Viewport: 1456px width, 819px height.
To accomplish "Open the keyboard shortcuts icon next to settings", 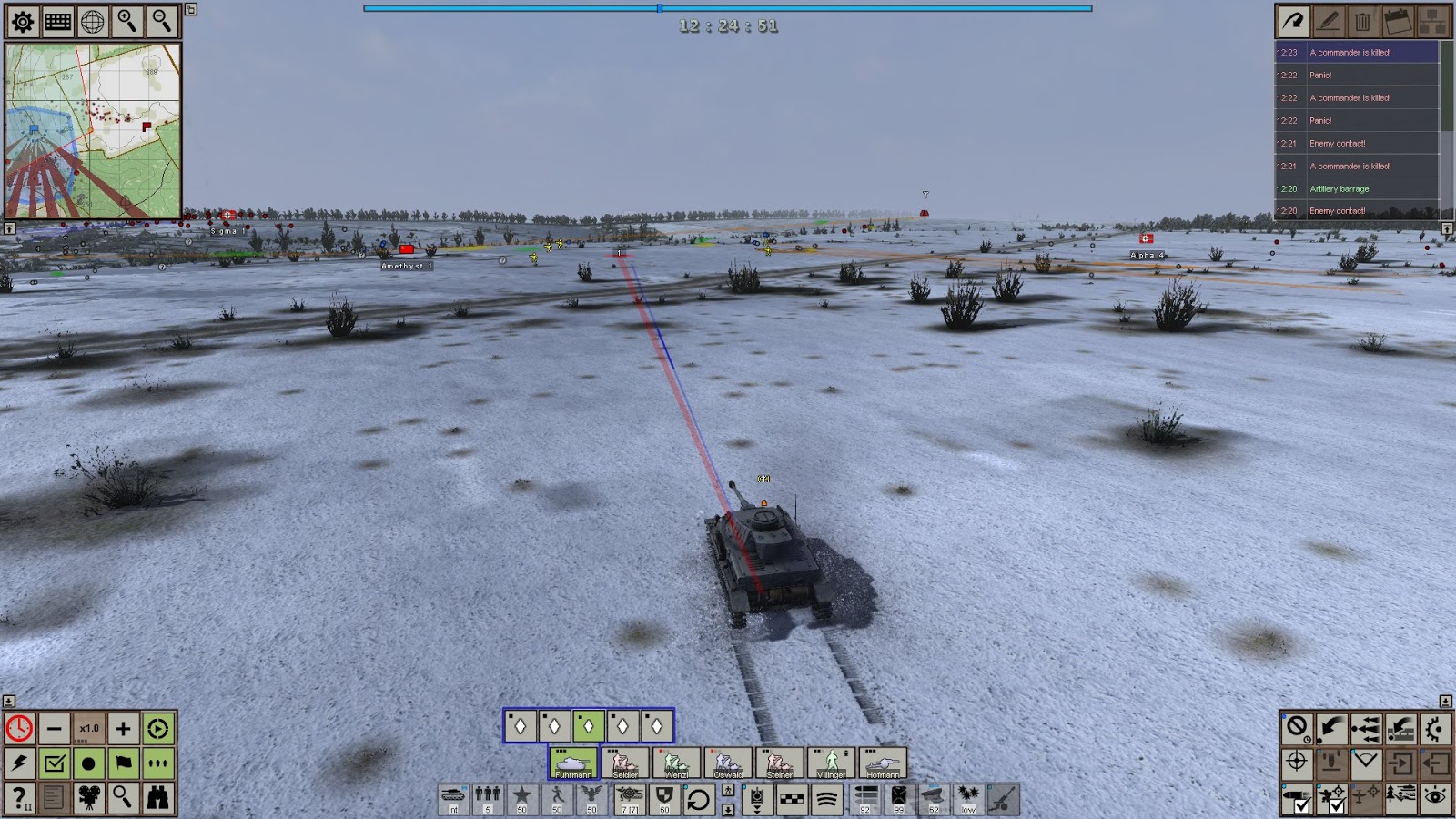I will coord(59,22).
